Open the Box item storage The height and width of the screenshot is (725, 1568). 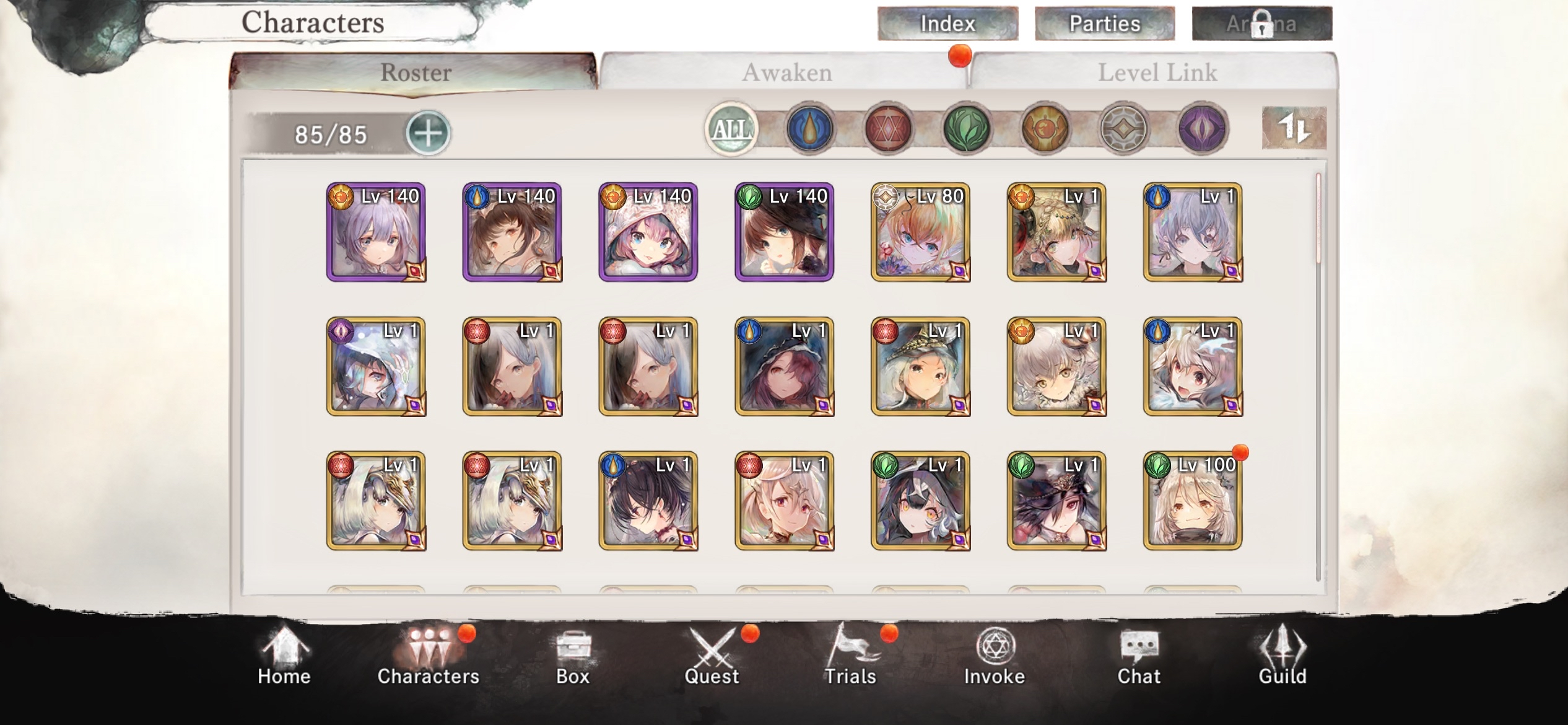(573, 657)
